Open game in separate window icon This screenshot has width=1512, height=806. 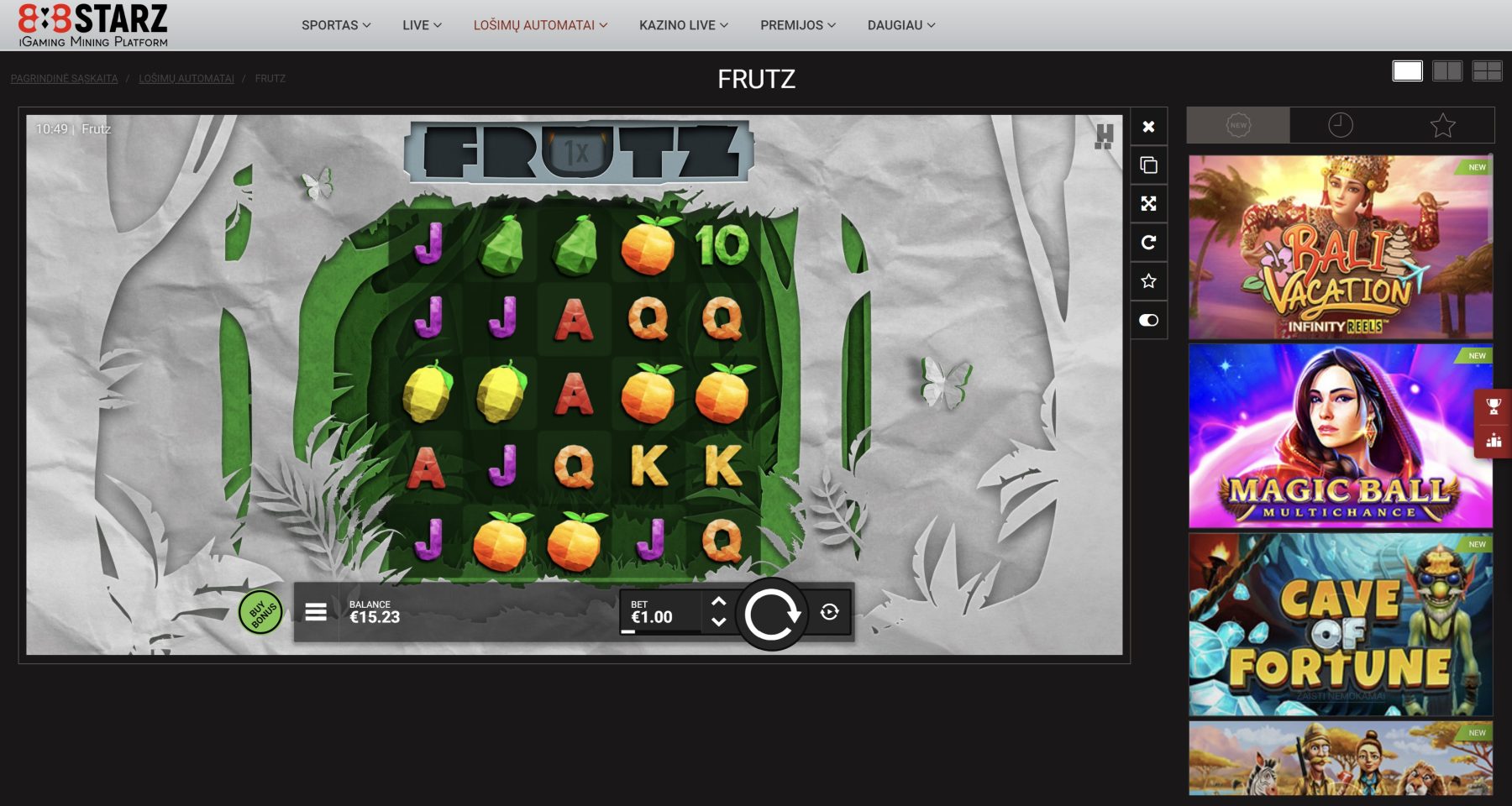coord(1148,165)
